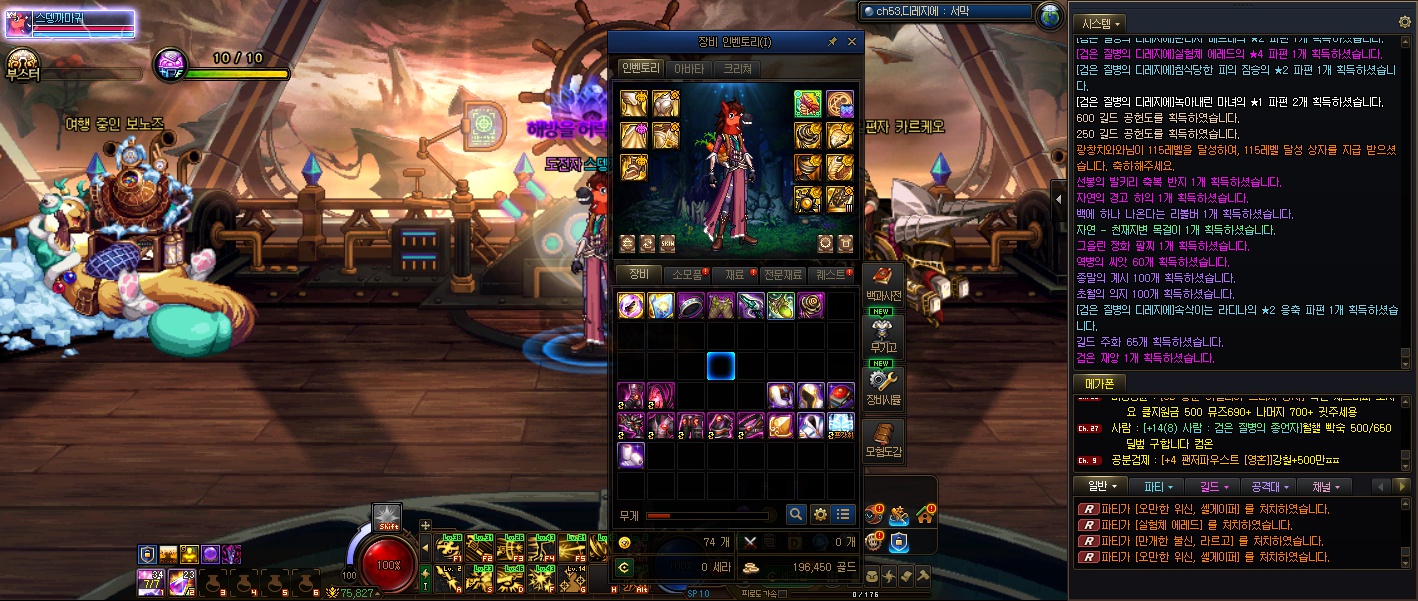
Task: Close the equipment inventory window
Action: tap(852, 42)
